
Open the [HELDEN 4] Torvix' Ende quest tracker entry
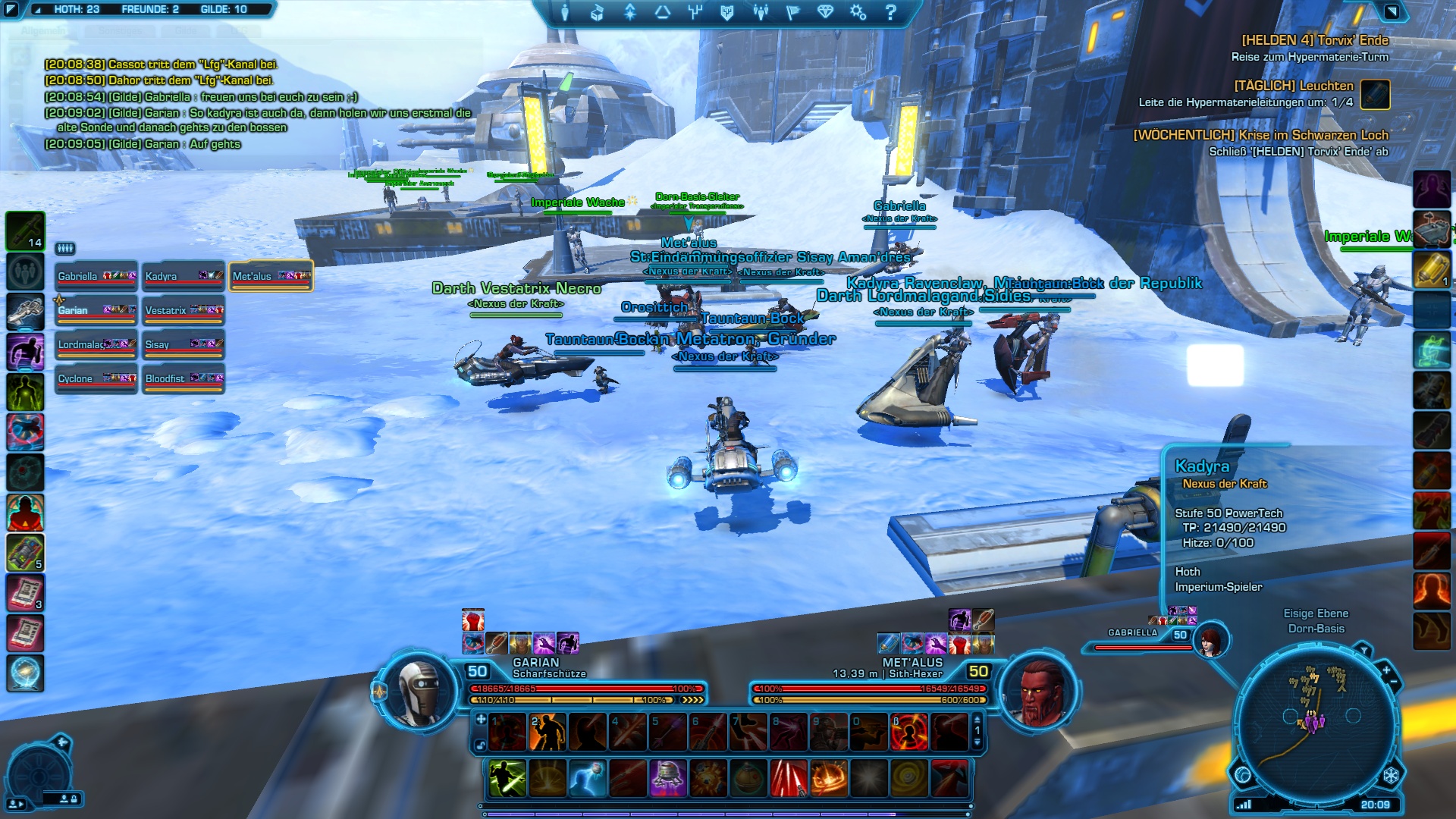pos(1314,41)
